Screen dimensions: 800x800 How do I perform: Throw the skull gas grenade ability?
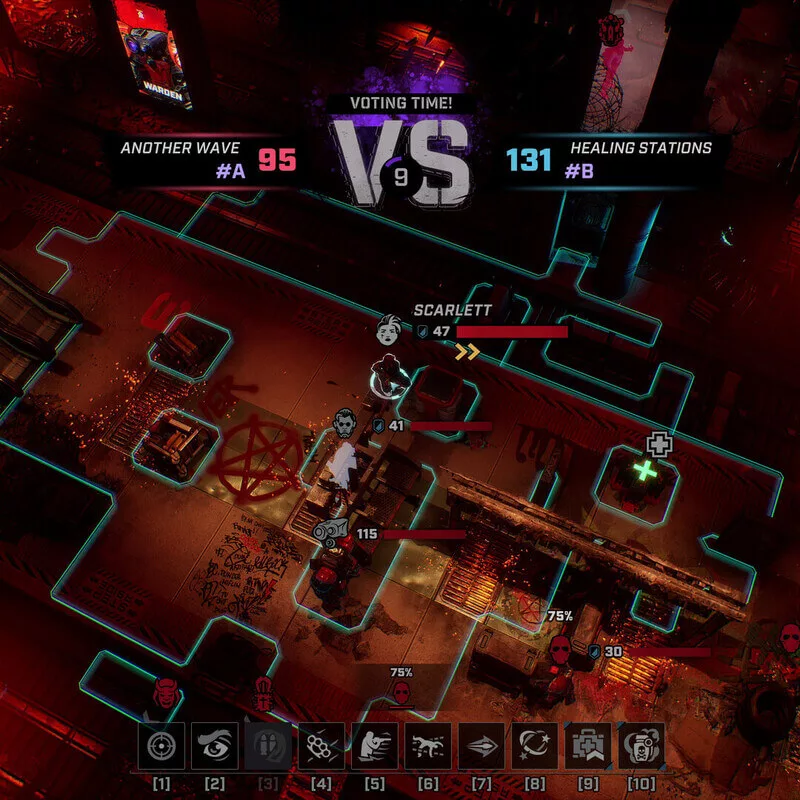(x=641, y=747)
